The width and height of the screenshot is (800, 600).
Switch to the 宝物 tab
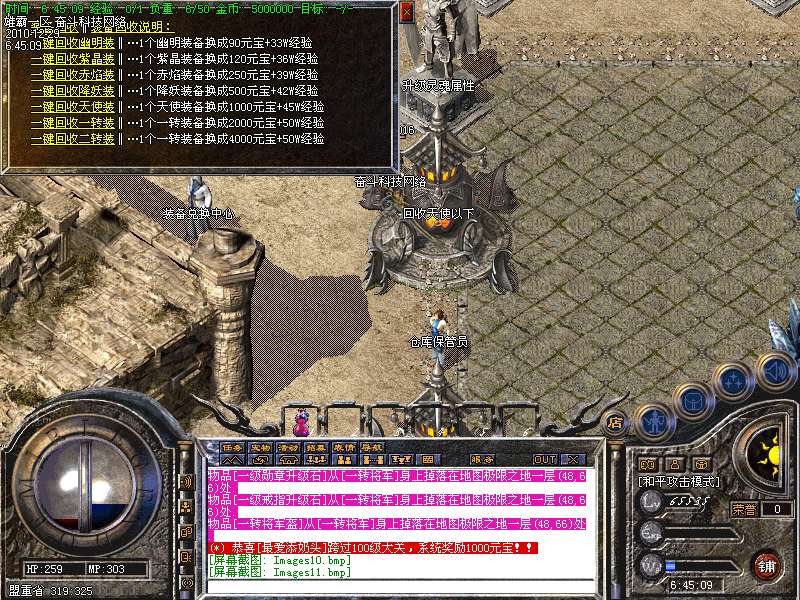click(260, 447)
